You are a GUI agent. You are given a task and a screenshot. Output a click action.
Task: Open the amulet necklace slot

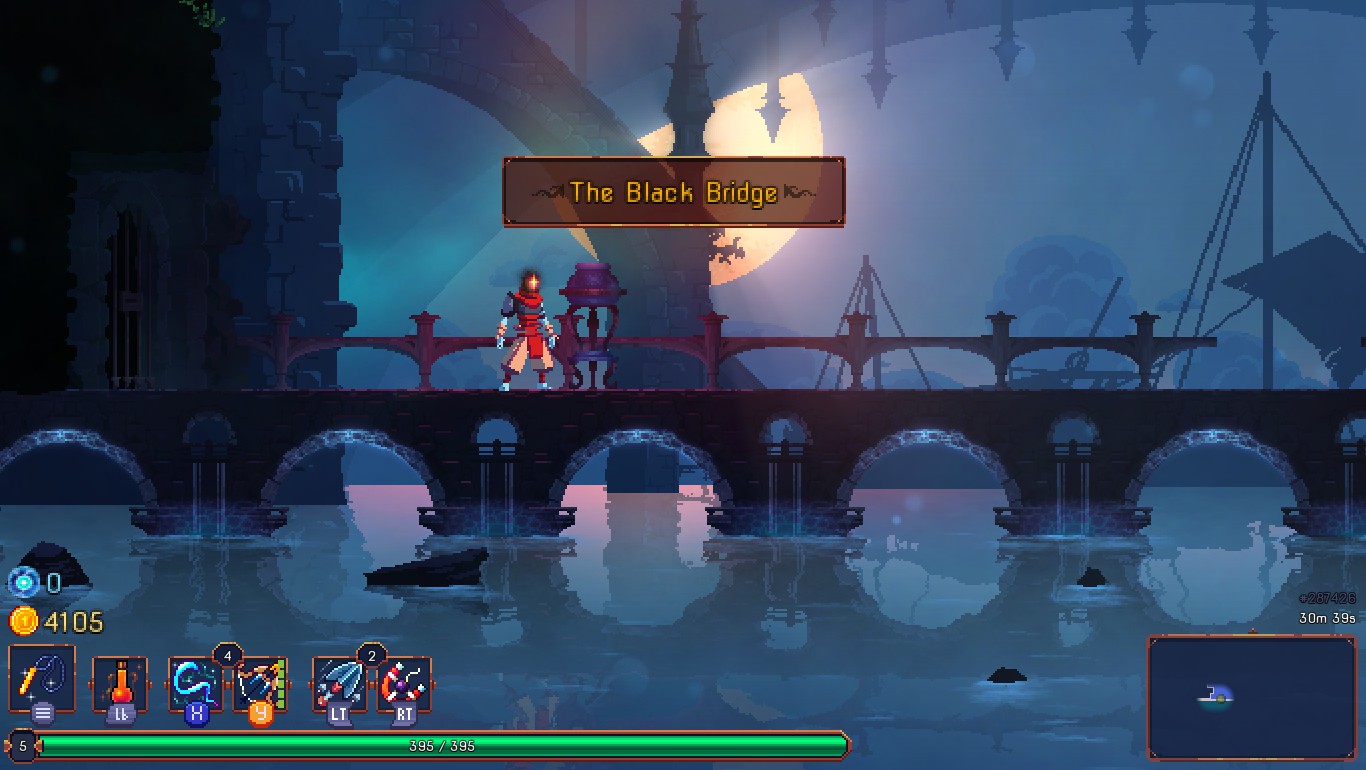[x=42, y=679]
